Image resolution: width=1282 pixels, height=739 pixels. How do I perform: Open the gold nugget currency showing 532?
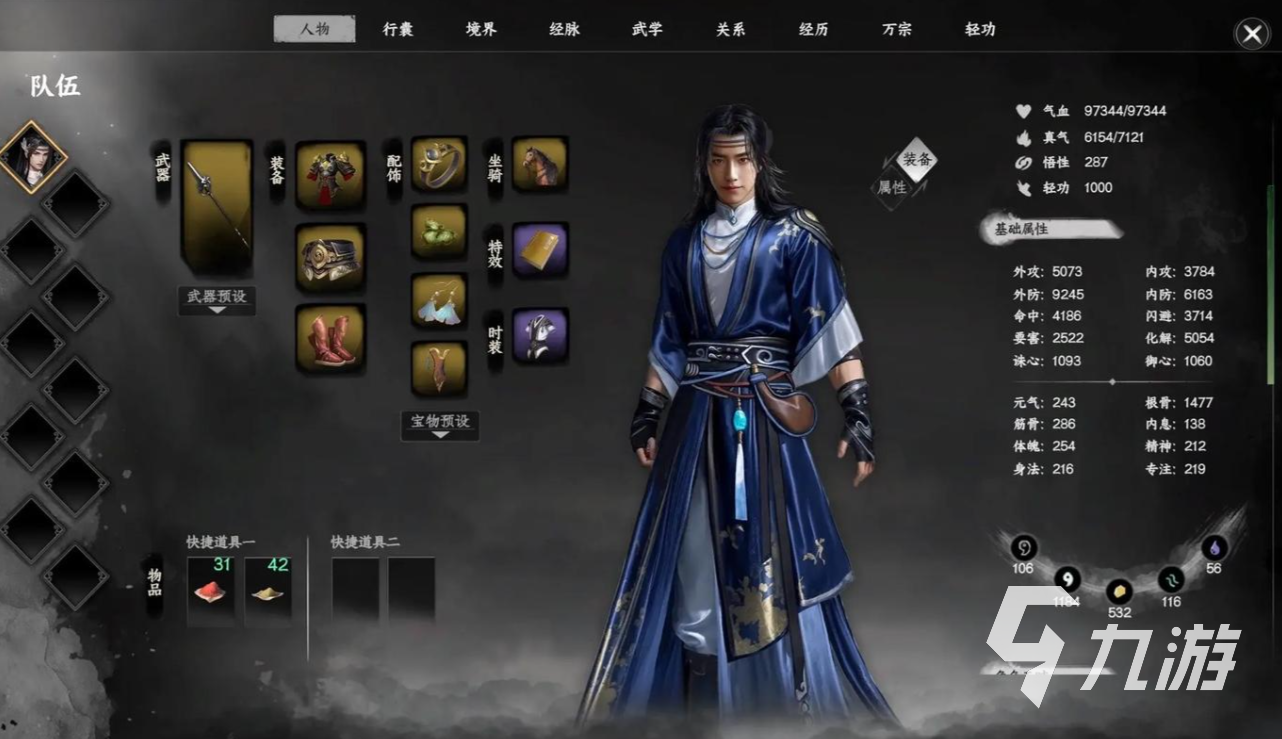1118,593
